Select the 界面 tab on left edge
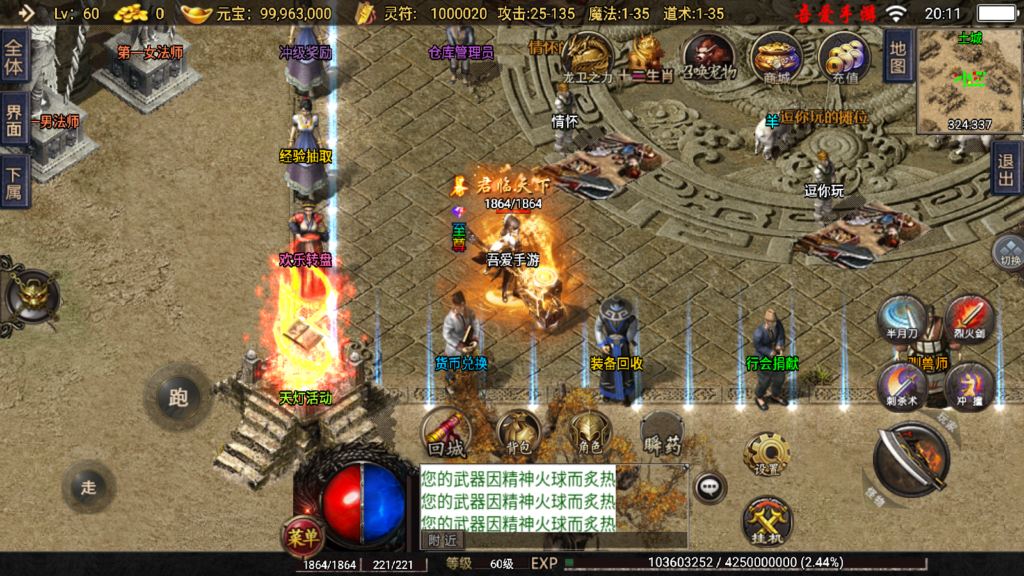This screenshot has width=1024, height=576. [x=14, y=120]
